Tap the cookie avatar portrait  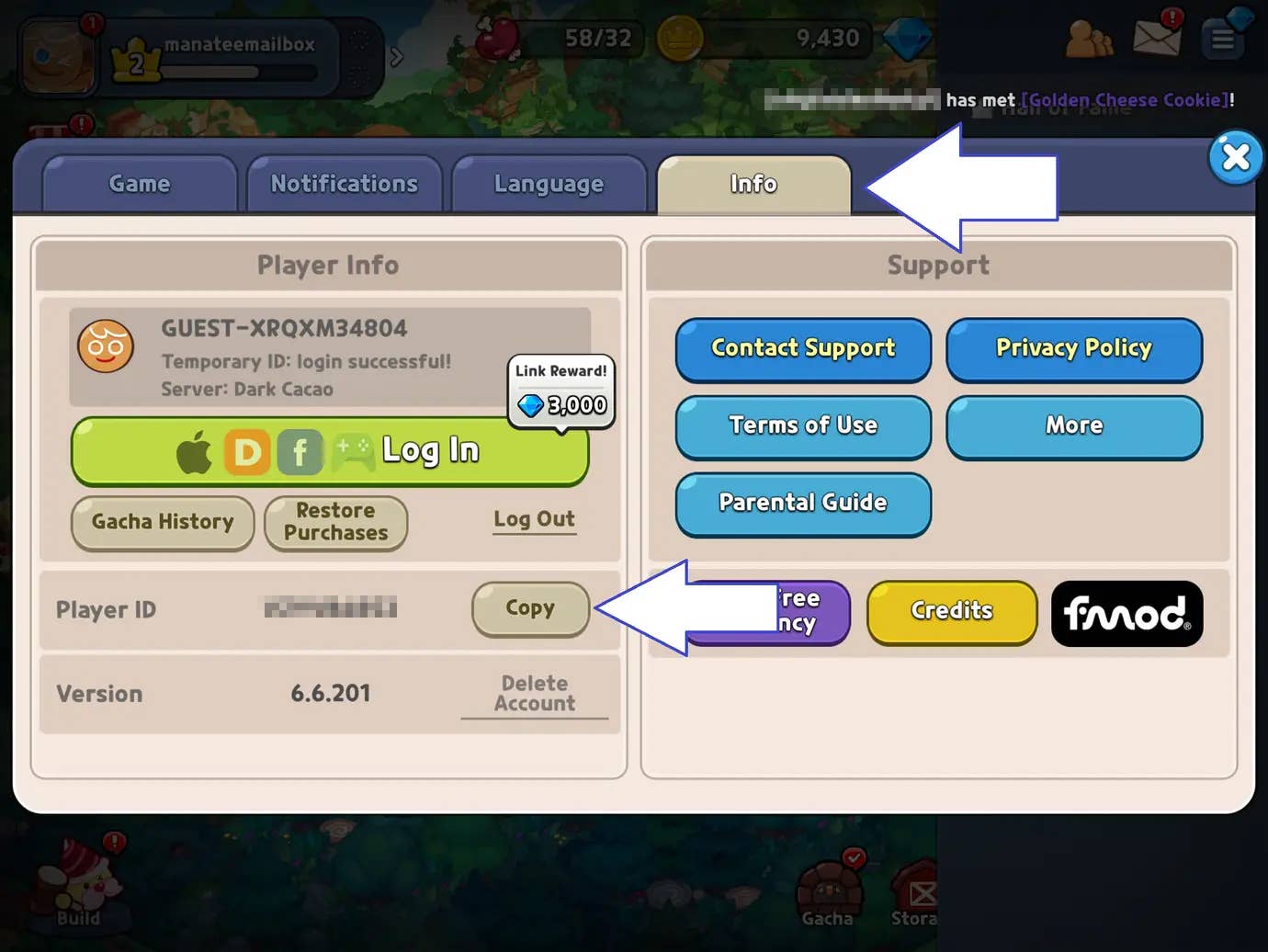tap(57, 53)
